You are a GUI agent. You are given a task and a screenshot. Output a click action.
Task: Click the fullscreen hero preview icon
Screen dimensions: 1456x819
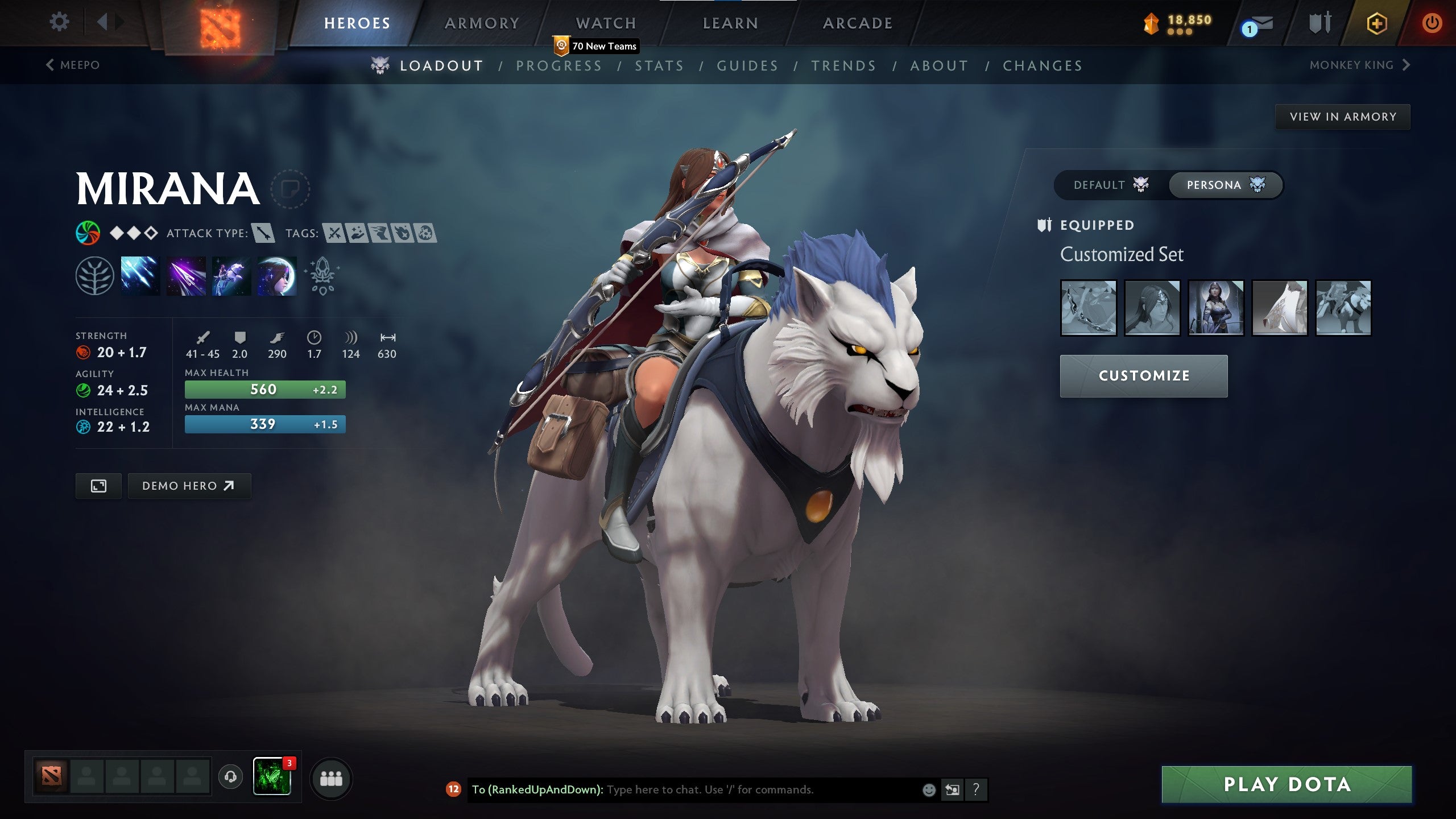point(98,486)
